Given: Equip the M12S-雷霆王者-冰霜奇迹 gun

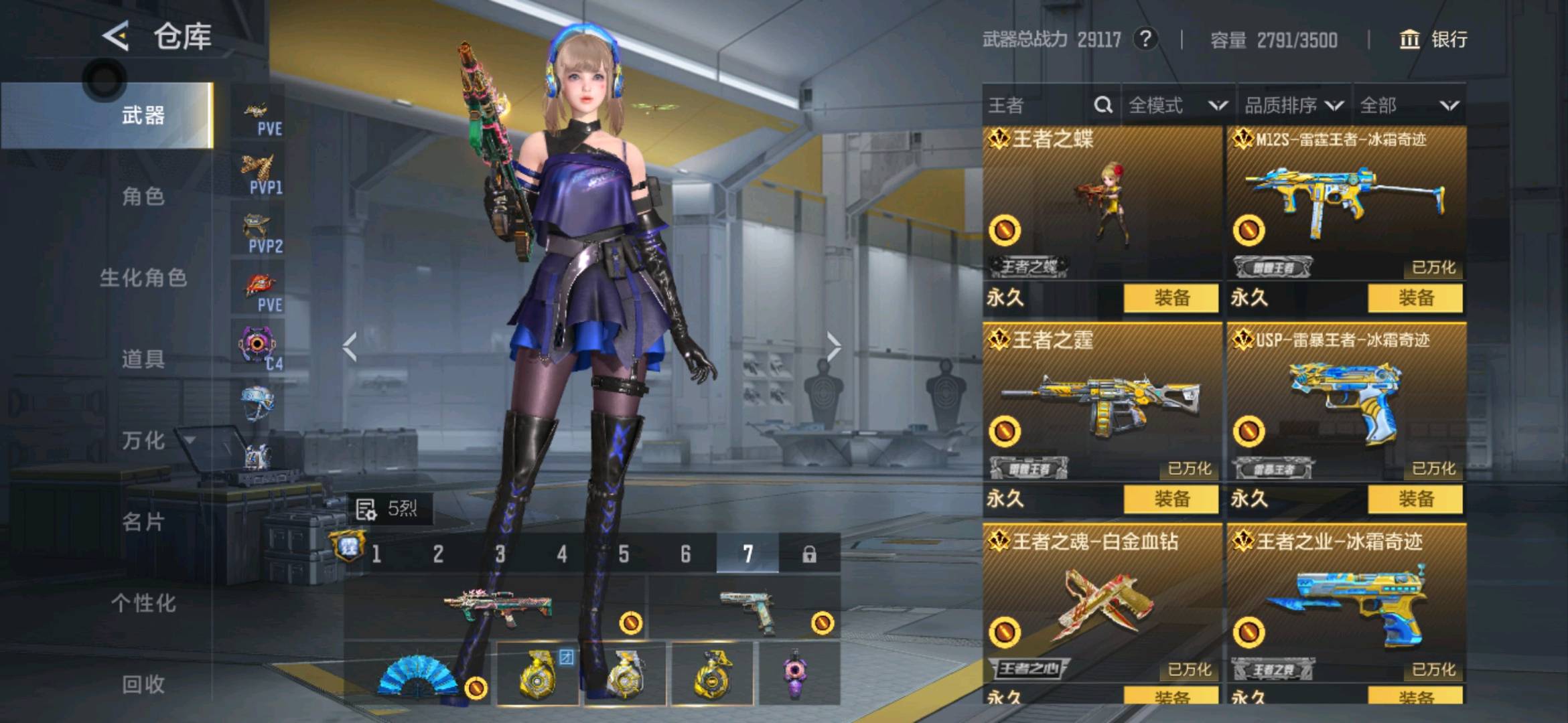Looking at the screenshot, I should click(x=1415, y=298).
